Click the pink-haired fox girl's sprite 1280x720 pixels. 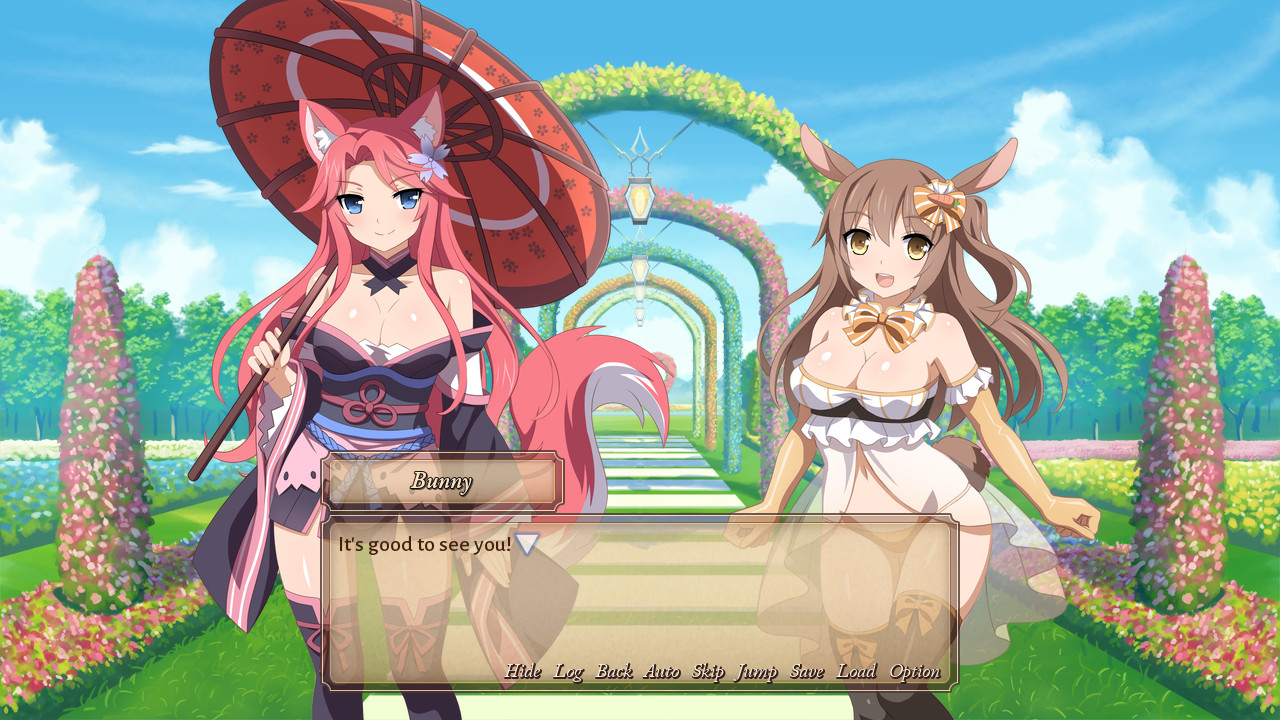[x=370, y=350]
